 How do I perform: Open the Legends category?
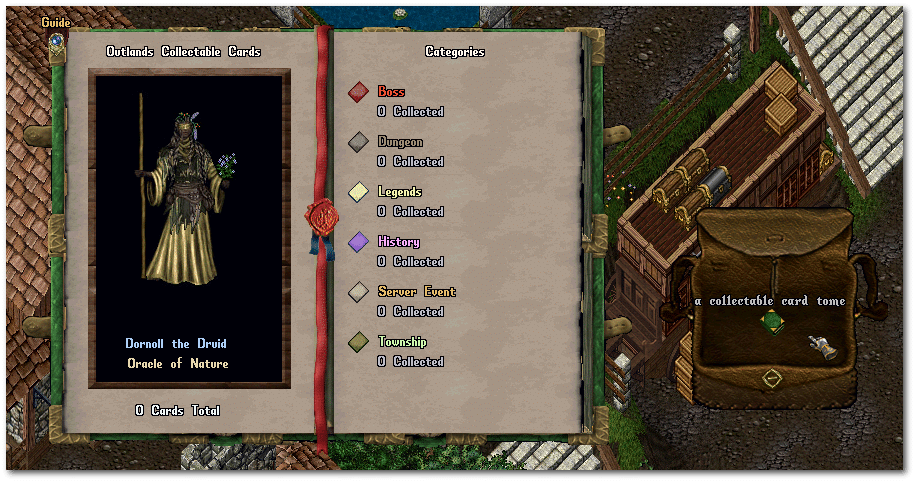tap(359, 192)
